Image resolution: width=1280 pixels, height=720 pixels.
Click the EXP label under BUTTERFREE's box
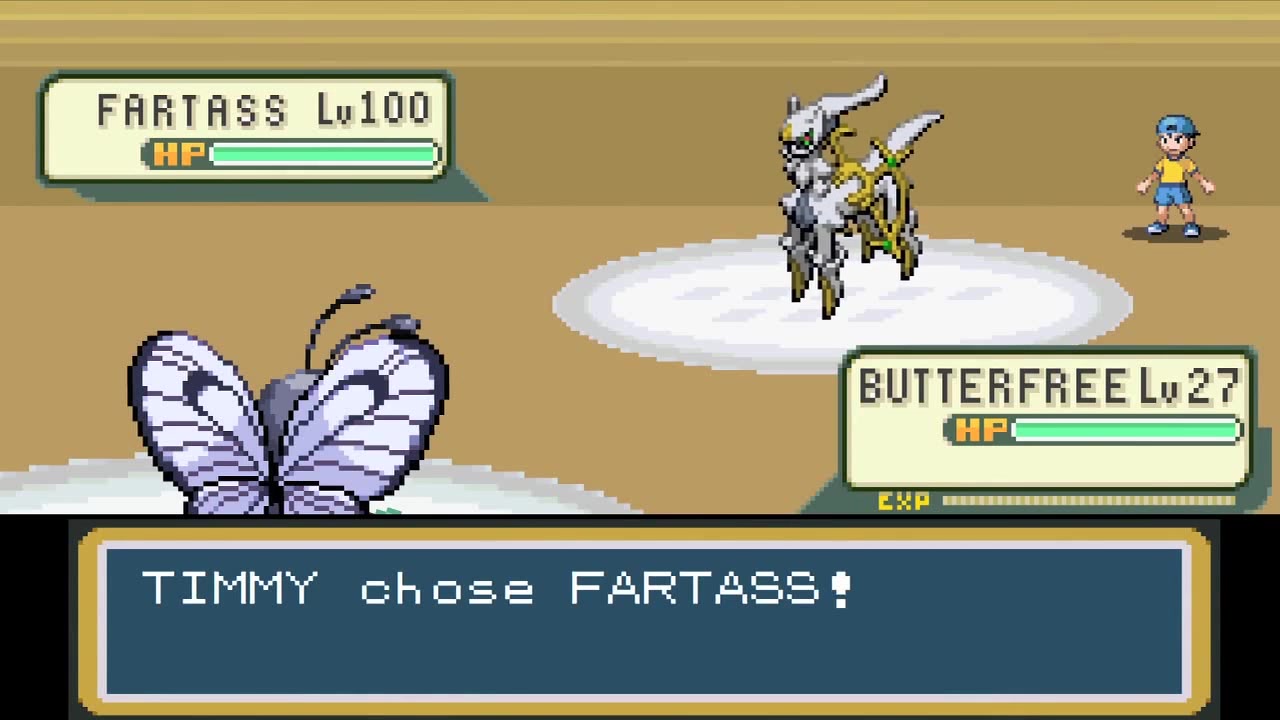click(903, 501)
